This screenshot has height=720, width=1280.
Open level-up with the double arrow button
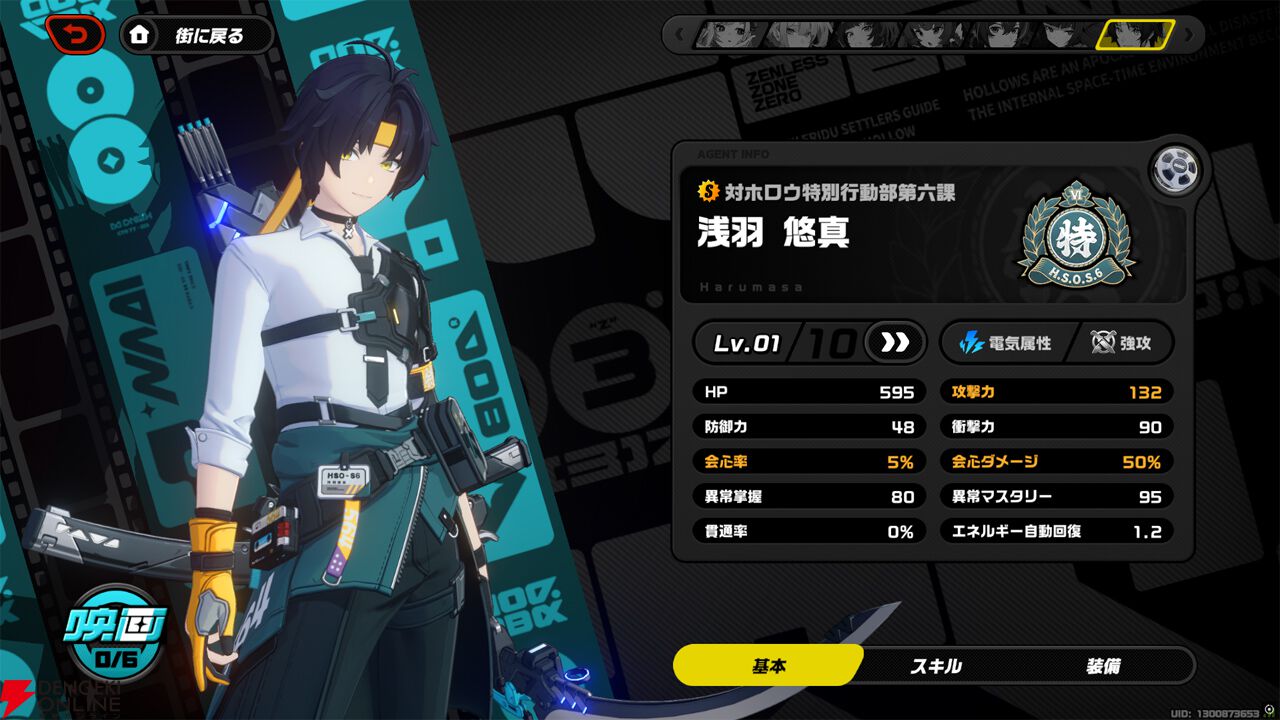(x=894, y=343)
